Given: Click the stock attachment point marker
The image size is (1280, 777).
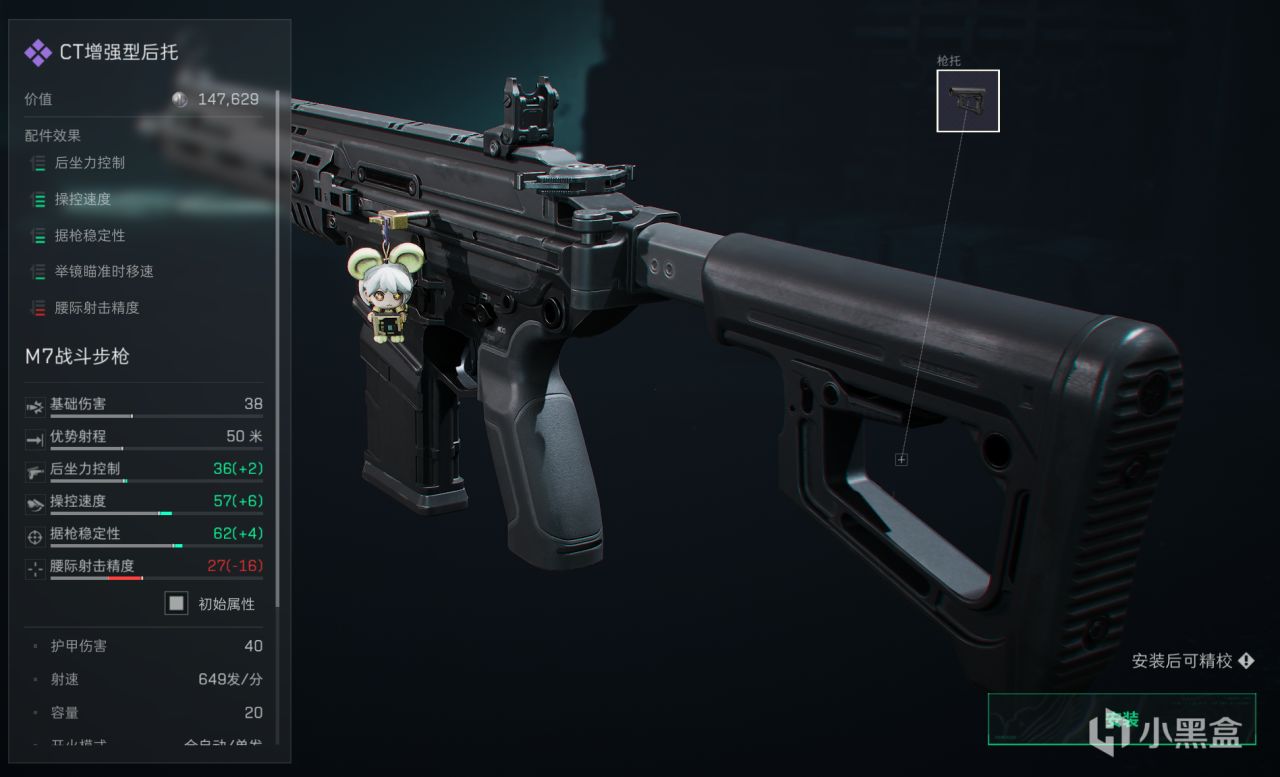Looking at the screenshot, I should [x=901, y=459].
